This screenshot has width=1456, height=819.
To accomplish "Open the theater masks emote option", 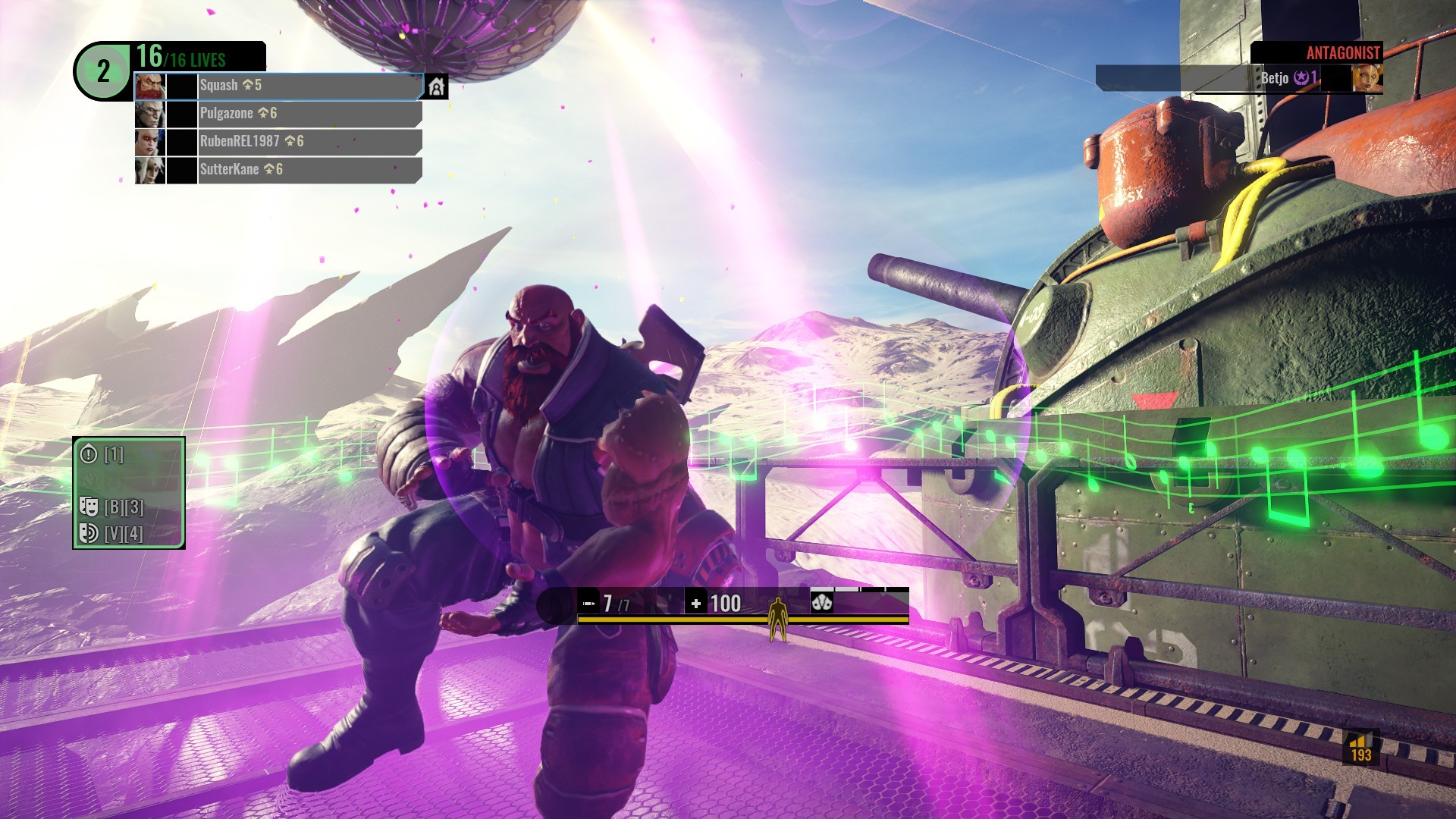I will 89,507.
